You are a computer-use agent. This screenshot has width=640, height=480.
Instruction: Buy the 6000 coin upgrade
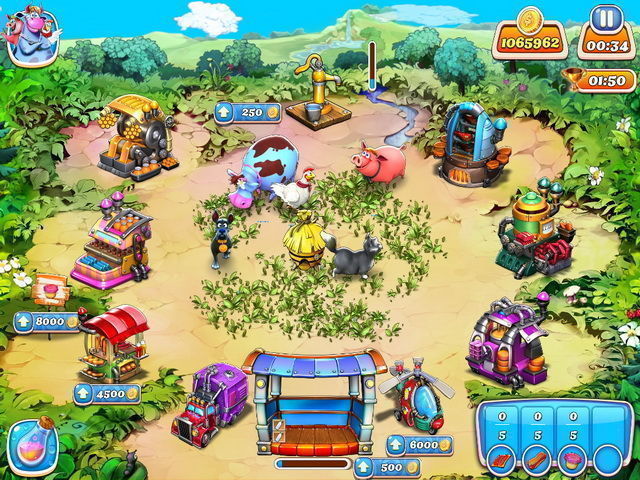(x=418, y=445)
